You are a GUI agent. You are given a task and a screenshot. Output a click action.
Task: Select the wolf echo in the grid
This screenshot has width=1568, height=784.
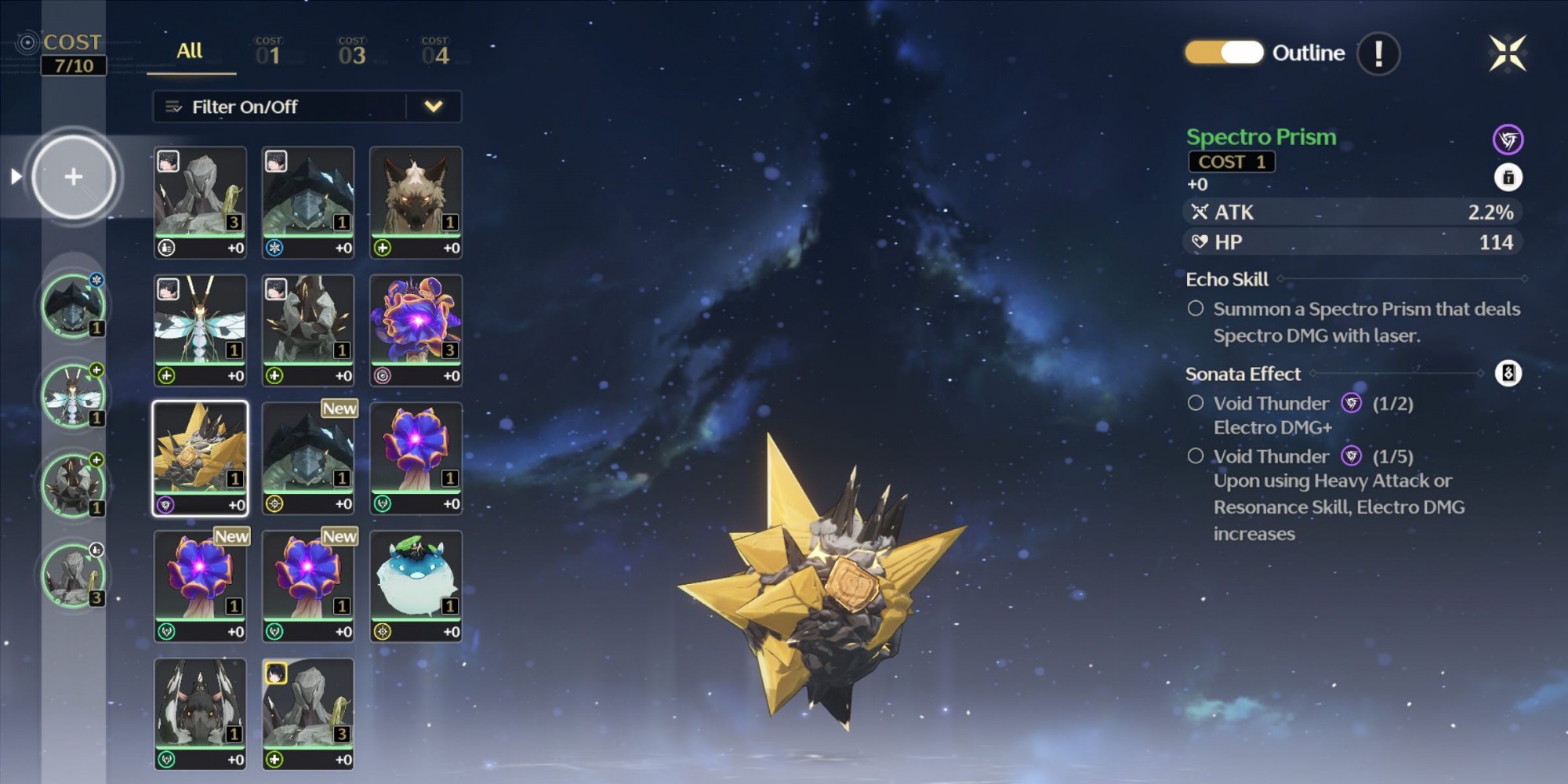pyautogui.click(x=416, y=201)
